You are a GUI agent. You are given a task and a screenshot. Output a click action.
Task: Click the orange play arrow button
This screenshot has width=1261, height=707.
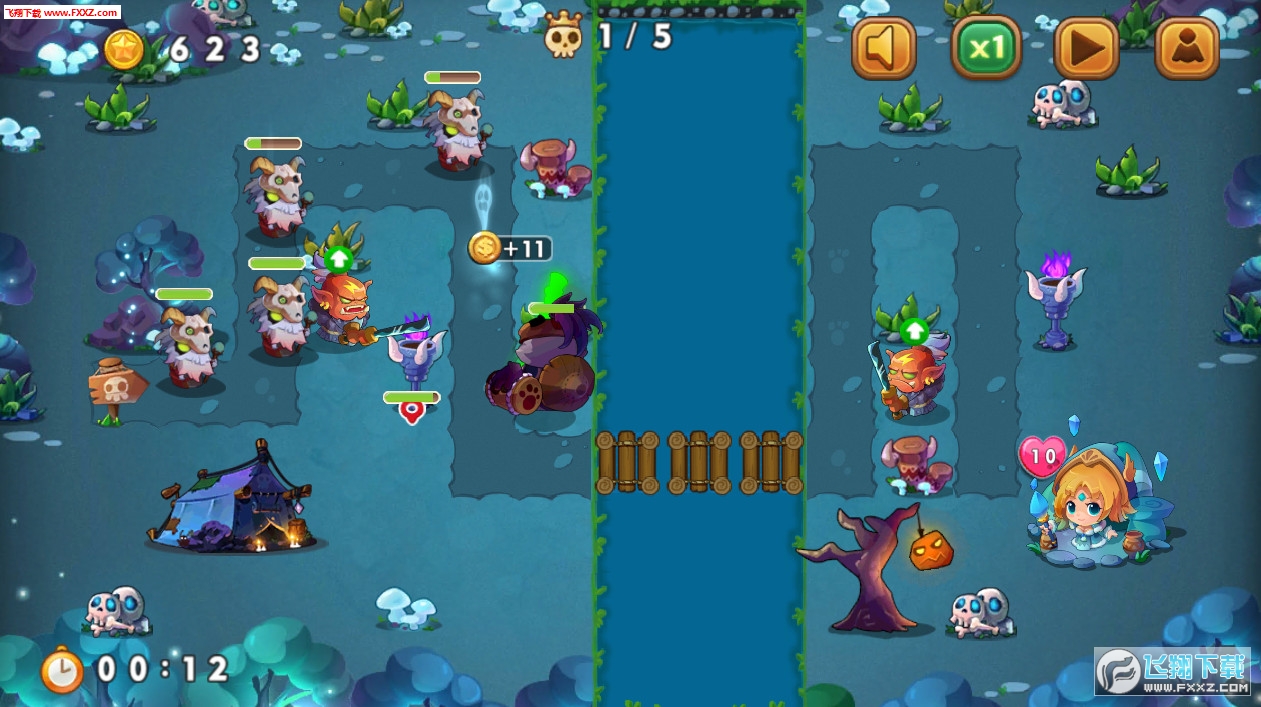point(1086,47)
